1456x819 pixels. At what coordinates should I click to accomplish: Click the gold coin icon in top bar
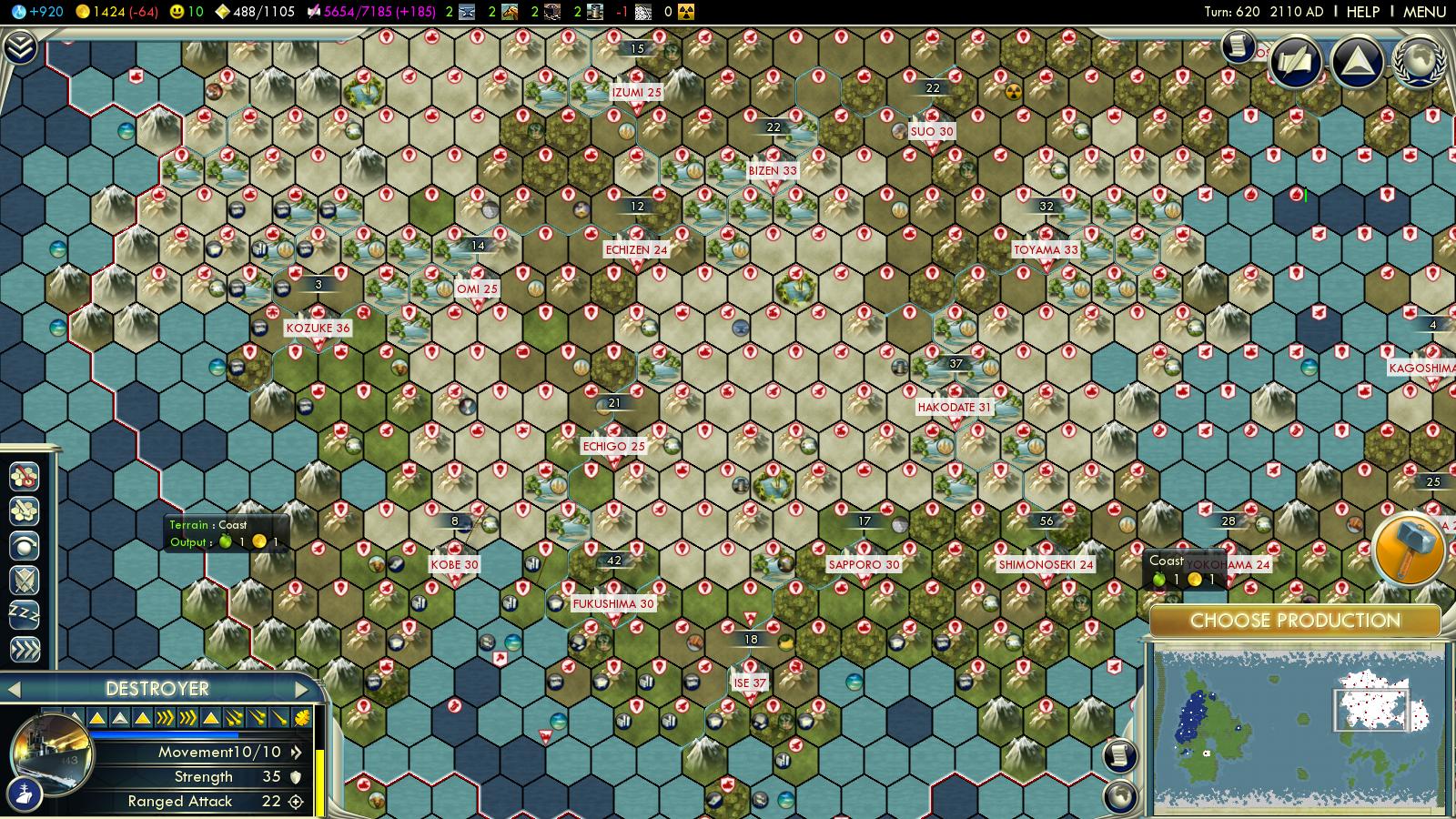point(82,11)
